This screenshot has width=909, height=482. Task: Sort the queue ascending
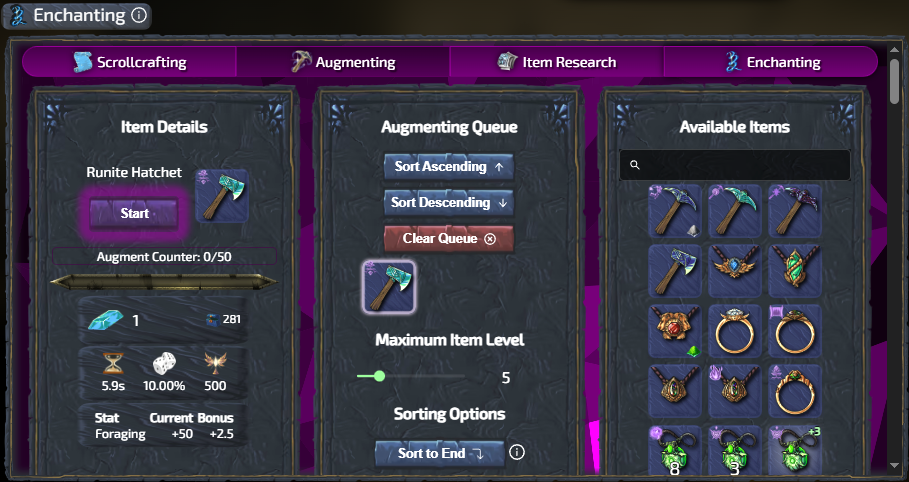coord(449,167)
